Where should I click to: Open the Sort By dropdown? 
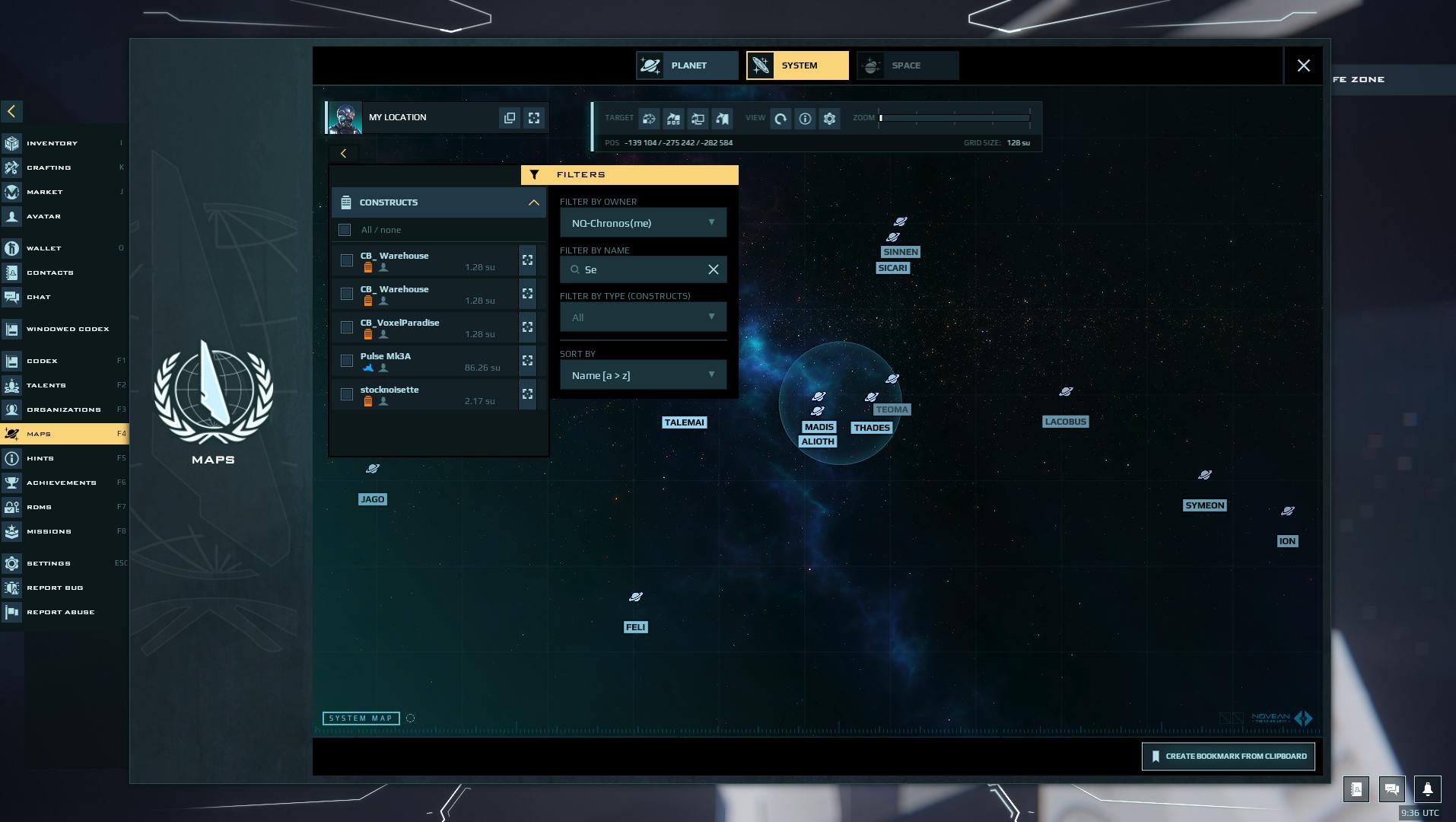coord(643,374)
